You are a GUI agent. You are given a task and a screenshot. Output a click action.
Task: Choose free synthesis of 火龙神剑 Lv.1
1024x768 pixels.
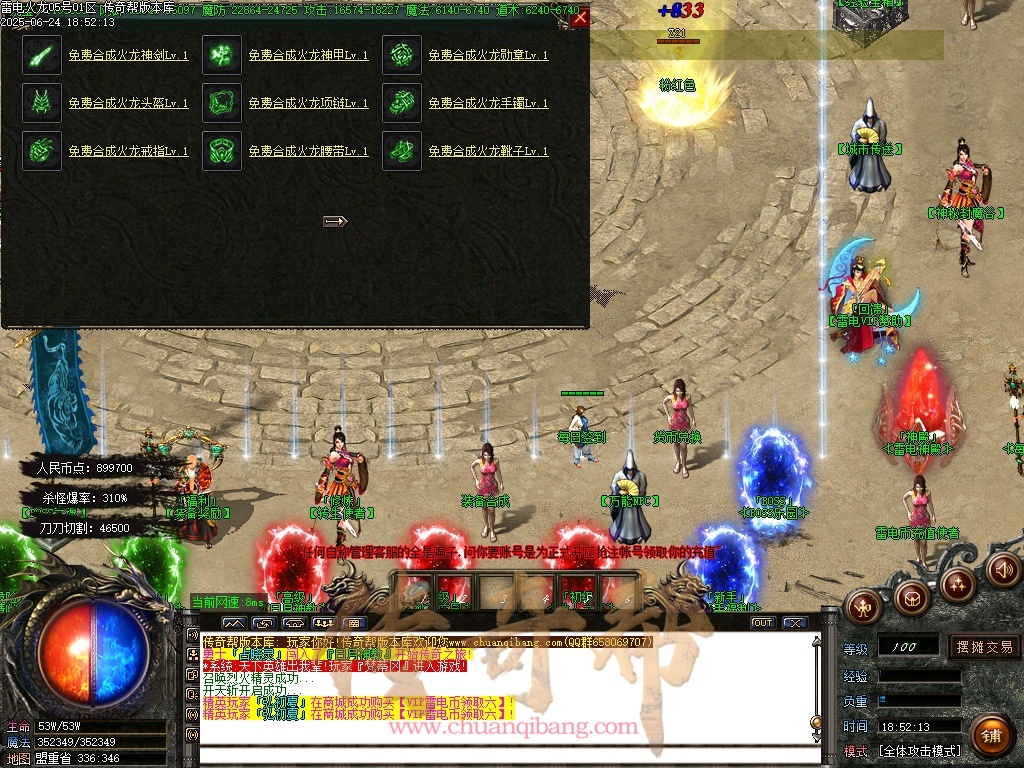click(x=128, y=55)
